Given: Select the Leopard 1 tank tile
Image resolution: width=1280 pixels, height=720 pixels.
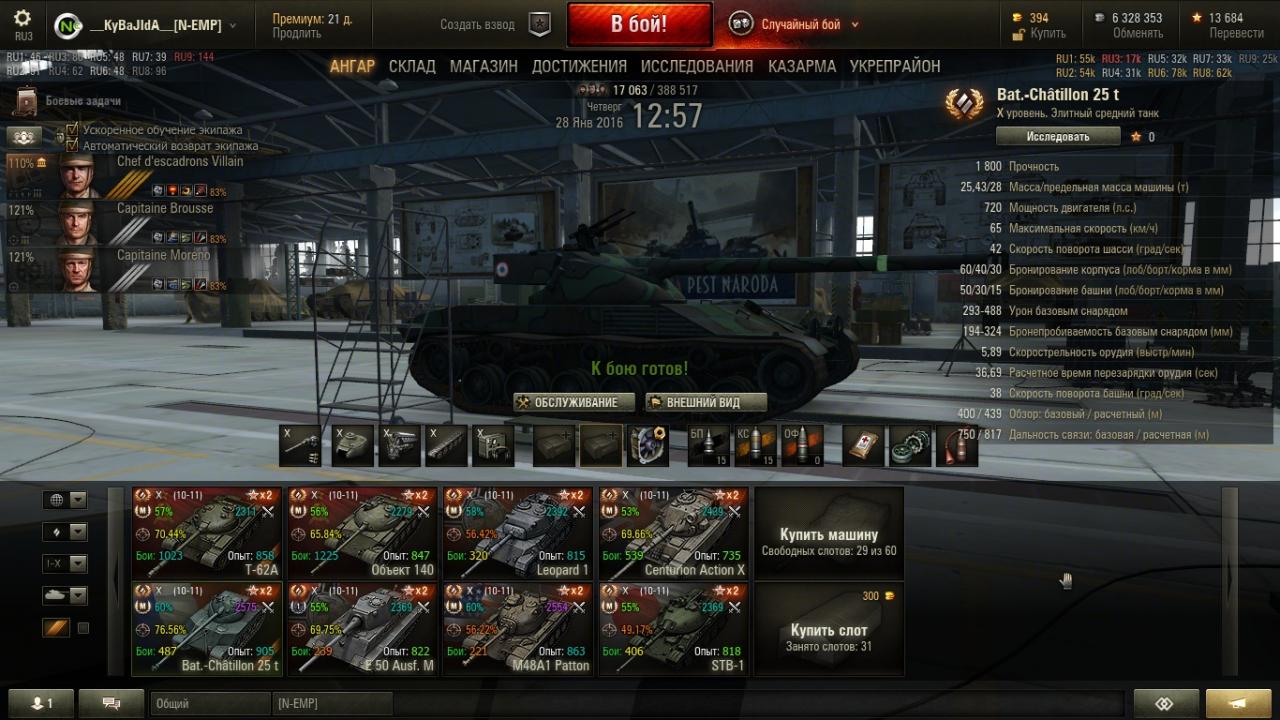Looking at the screenshot, I should point(519,533).
